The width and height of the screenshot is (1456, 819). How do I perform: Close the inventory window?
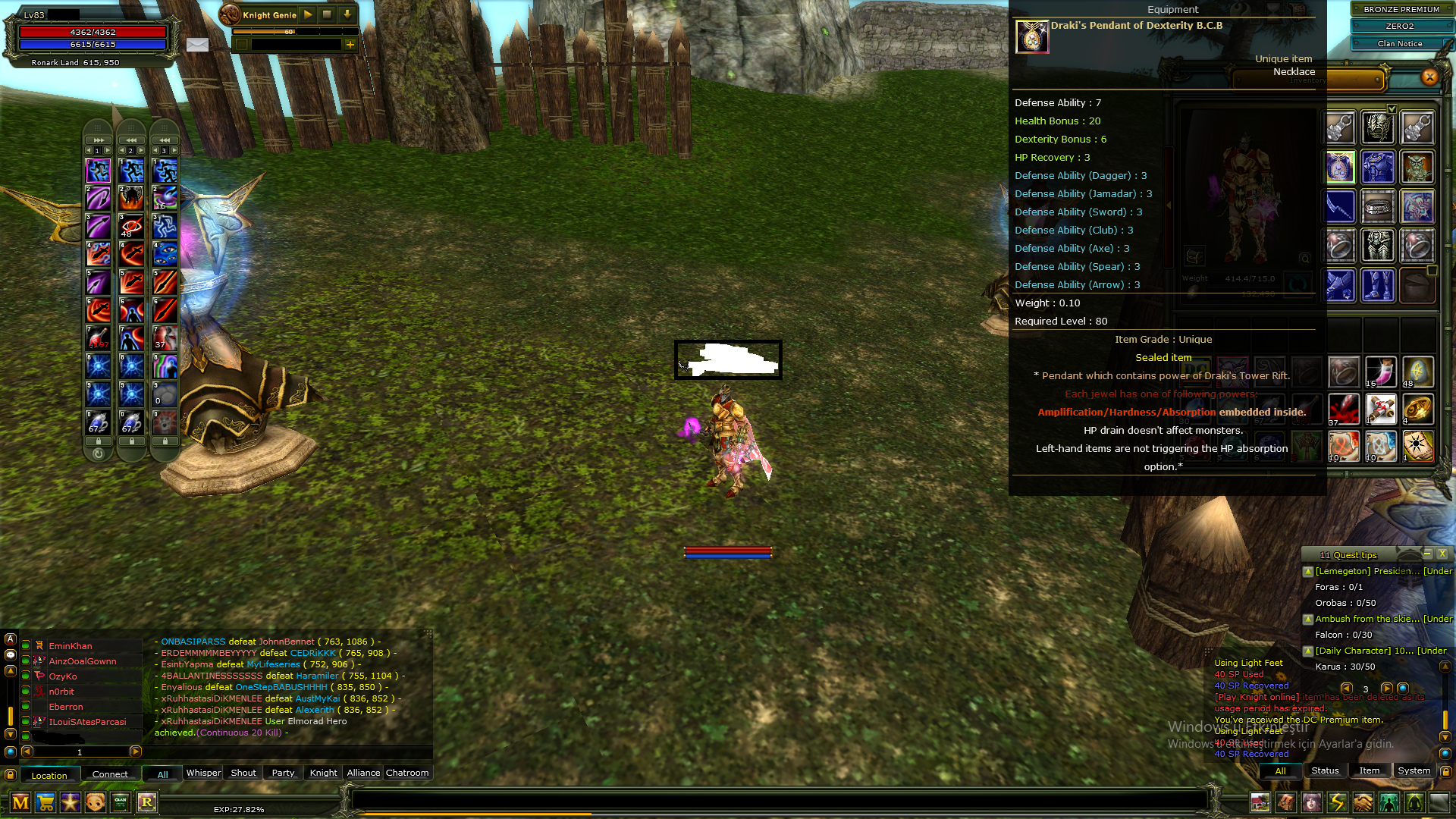1429,77
